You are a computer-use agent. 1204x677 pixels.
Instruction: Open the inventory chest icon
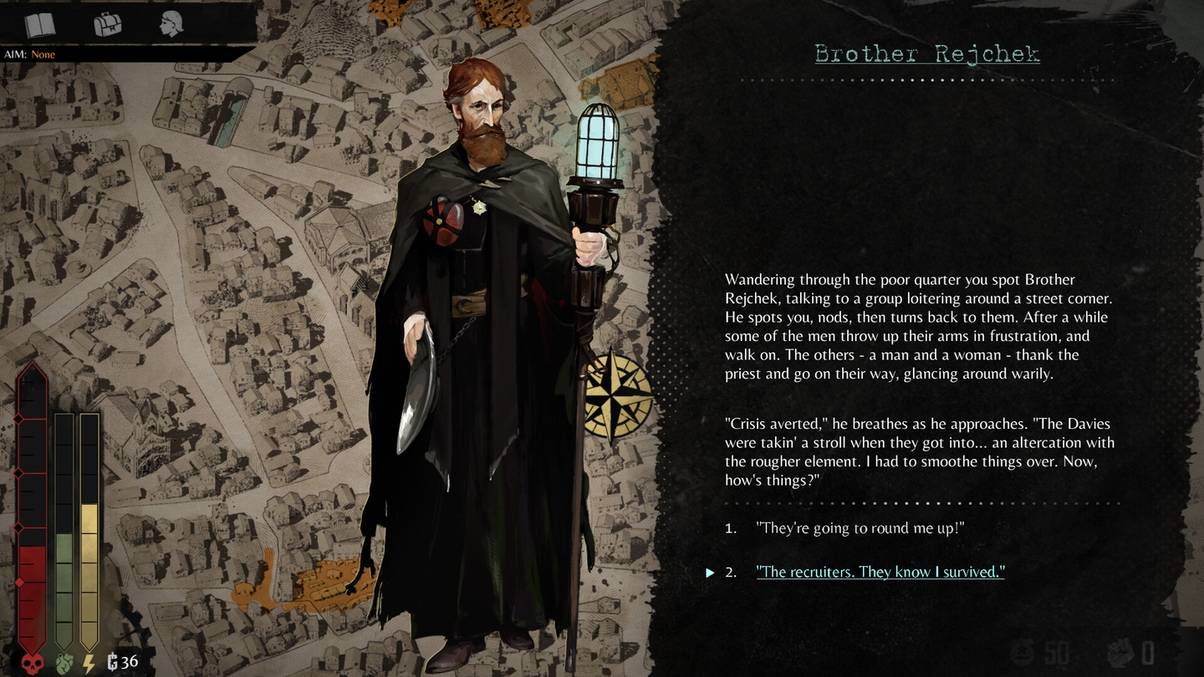[107, 24]
